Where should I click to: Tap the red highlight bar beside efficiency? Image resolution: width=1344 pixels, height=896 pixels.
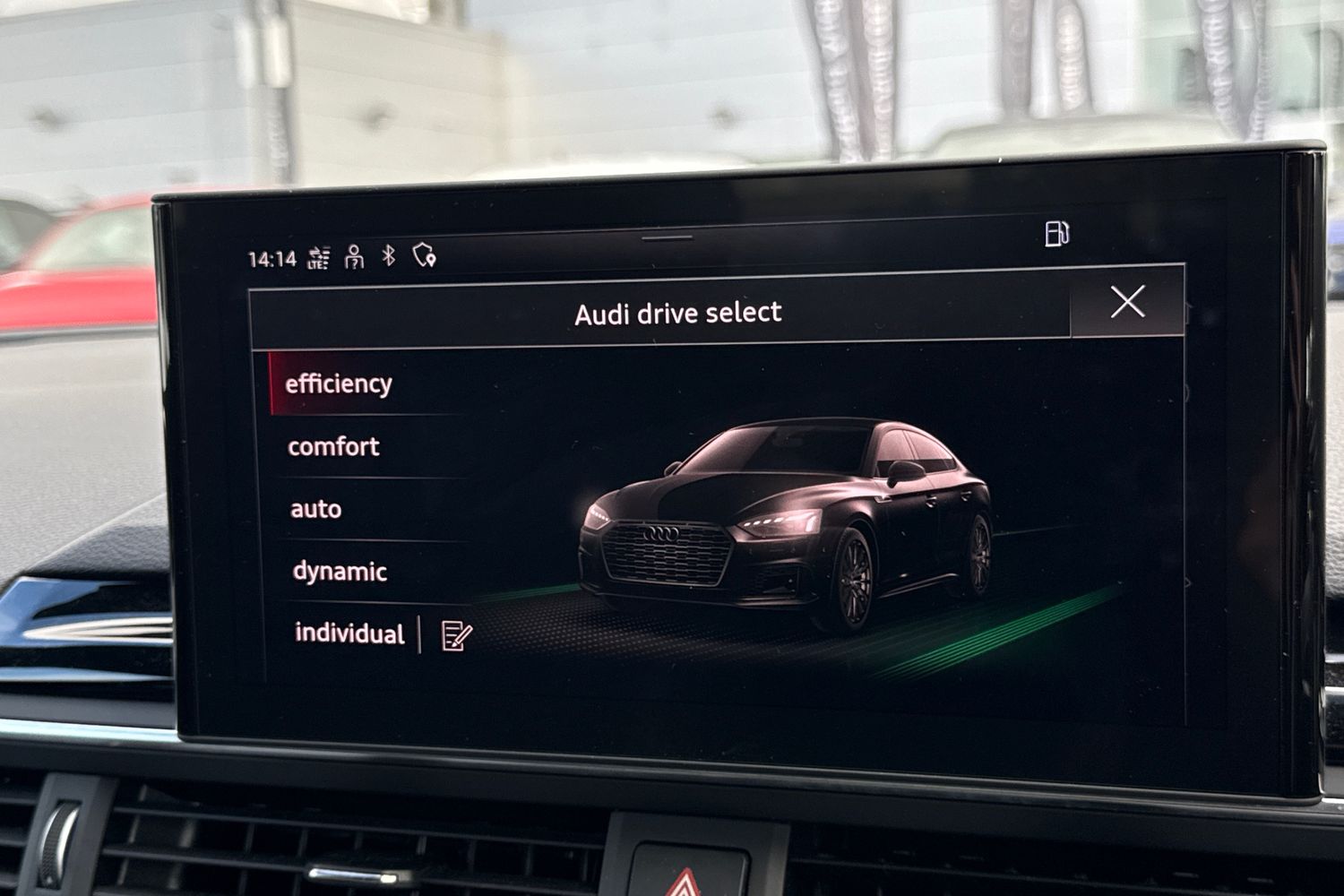(x=271, y=383)
